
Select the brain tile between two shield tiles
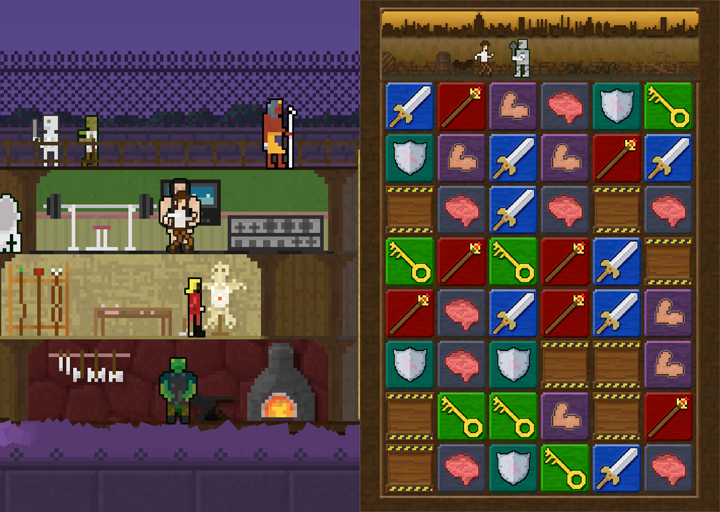461,365
